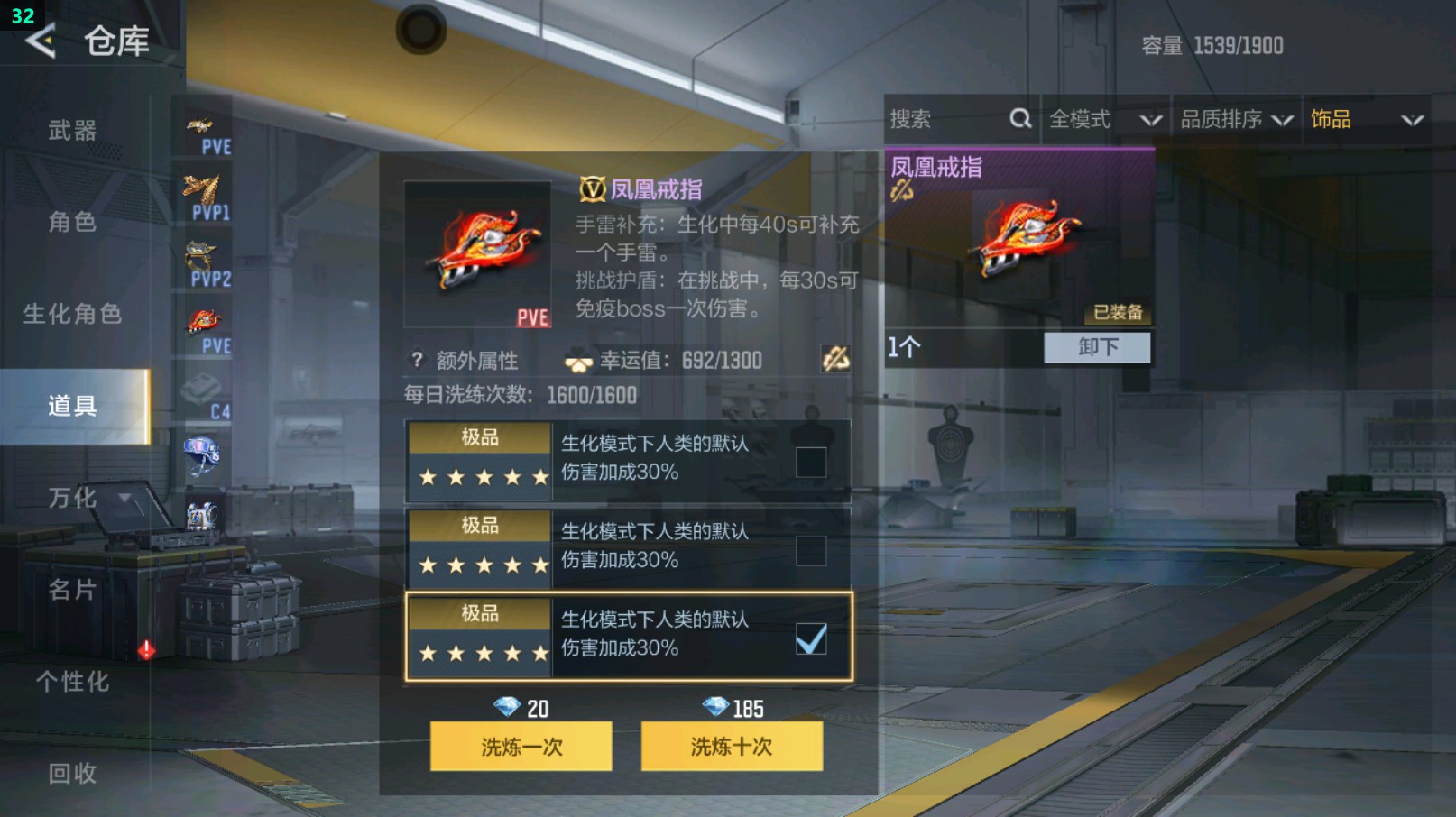Click the lock icon beside 凤凰戒指 on the right card
Image resolution: width=1456 pixels, height=817 pixels.
coord(899,192)
